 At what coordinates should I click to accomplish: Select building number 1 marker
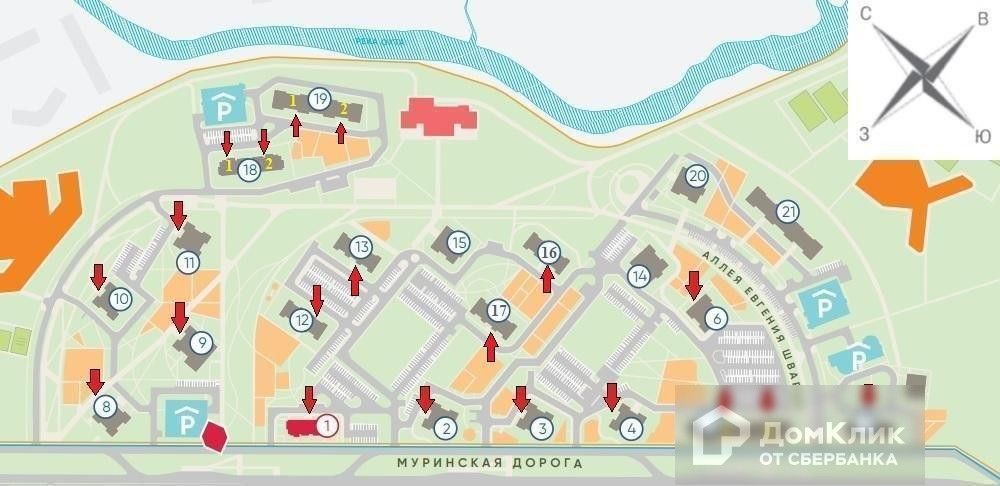pyautogui.click(x=326, y=425)
